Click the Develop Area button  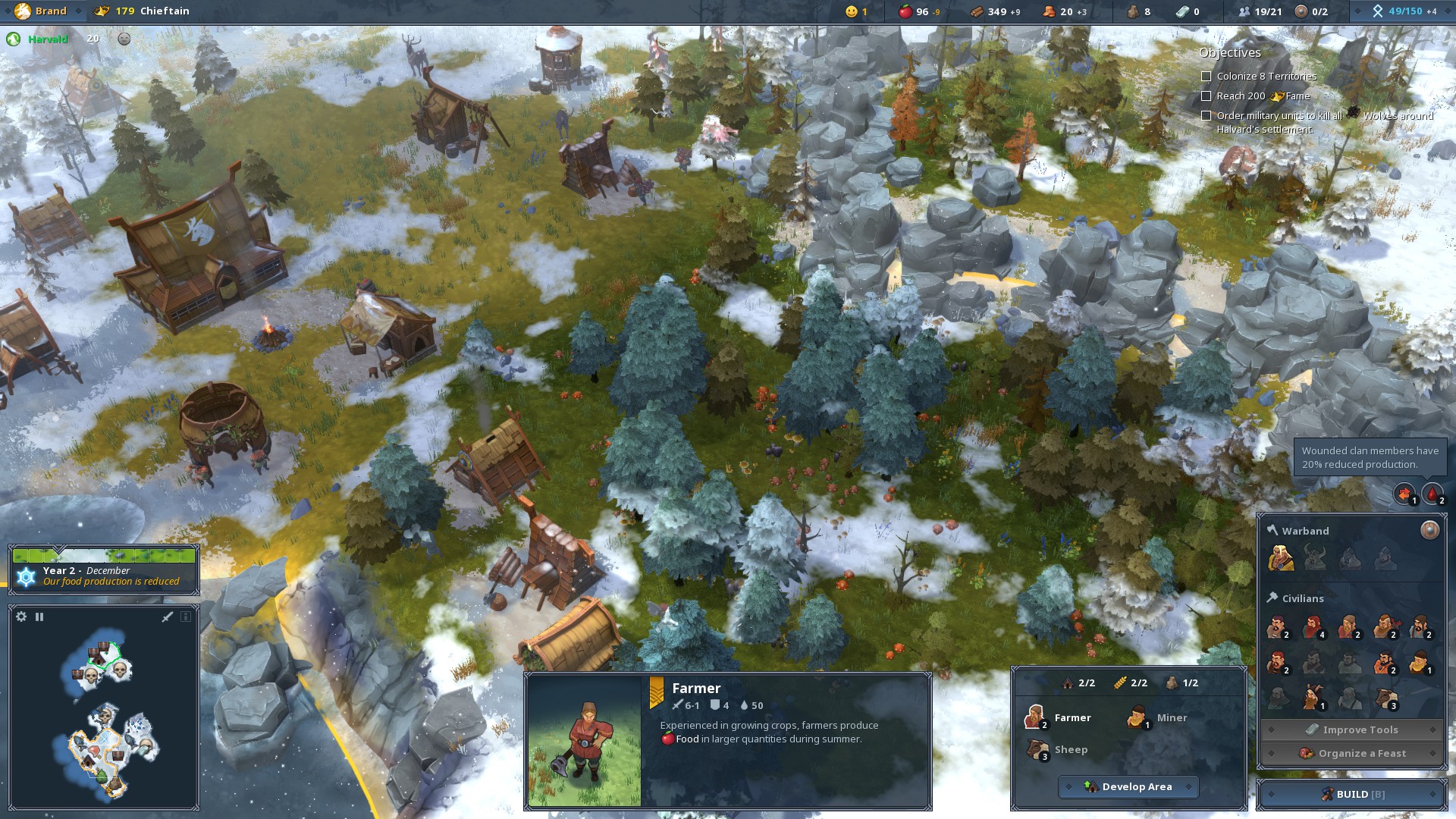1128,786
